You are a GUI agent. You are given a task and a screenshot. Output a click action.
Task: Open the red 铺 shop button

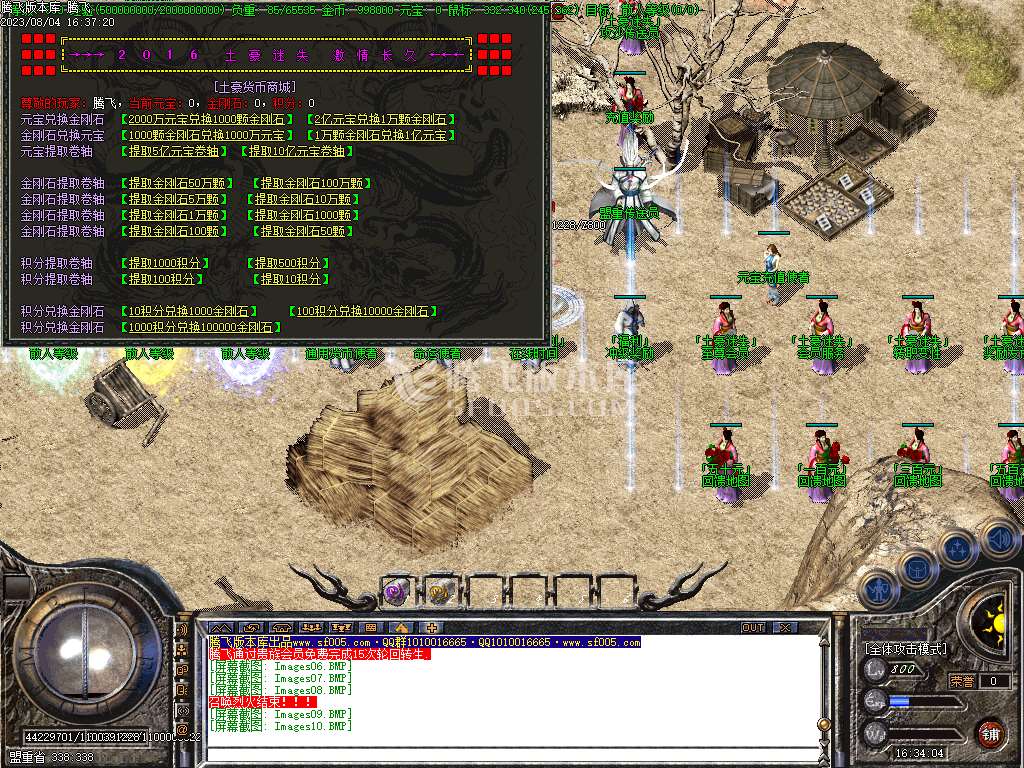pos(990,733)
